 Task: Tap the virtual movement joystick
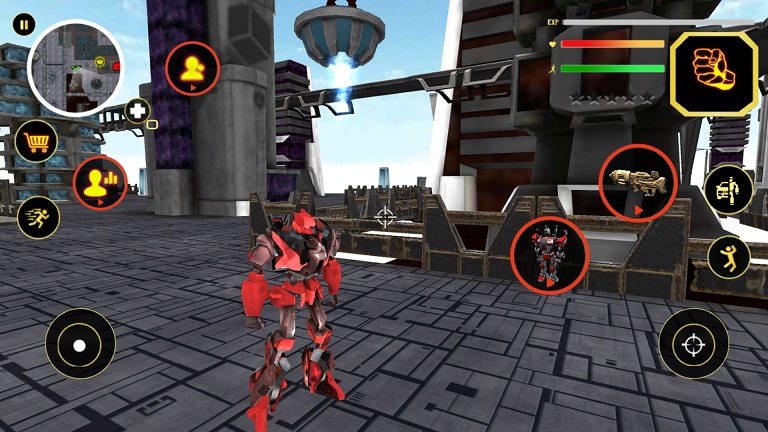(80, 343)
